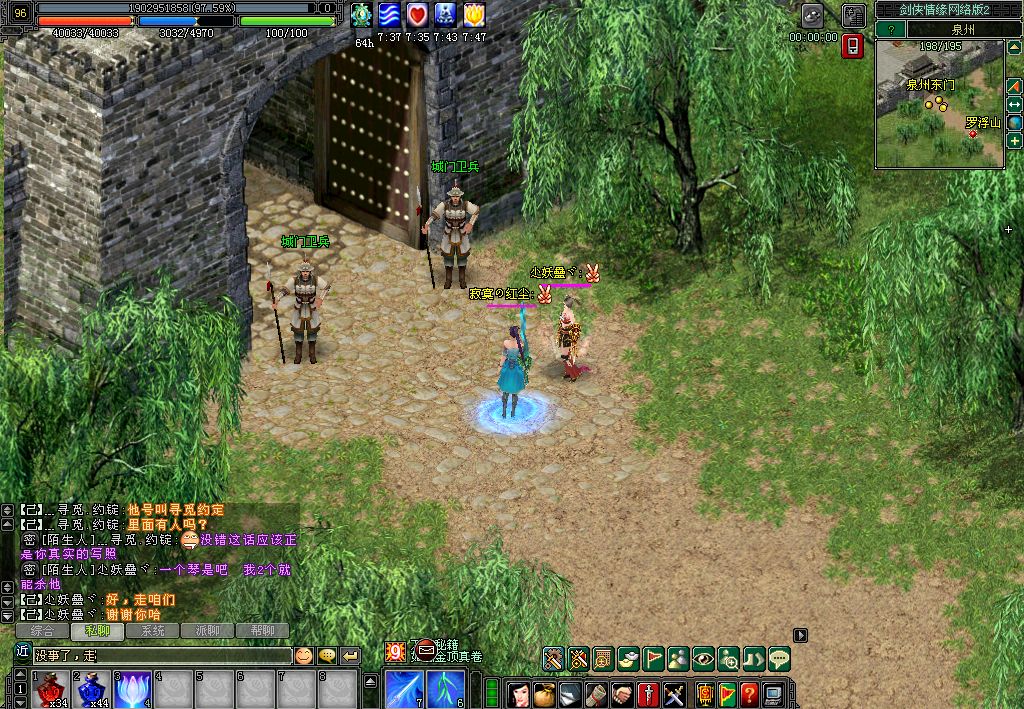Open the money bag inventory
Image resolution: width=1024 pixels, height=709 pixels.
coord(544,693)
